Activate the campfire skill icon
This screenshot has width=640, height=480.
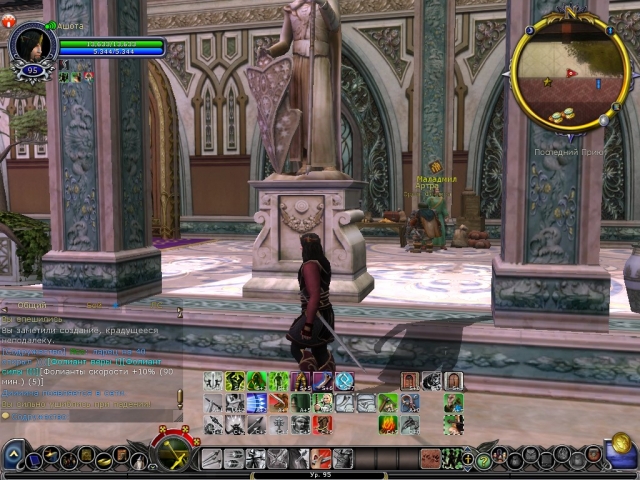tap(388, 424)
